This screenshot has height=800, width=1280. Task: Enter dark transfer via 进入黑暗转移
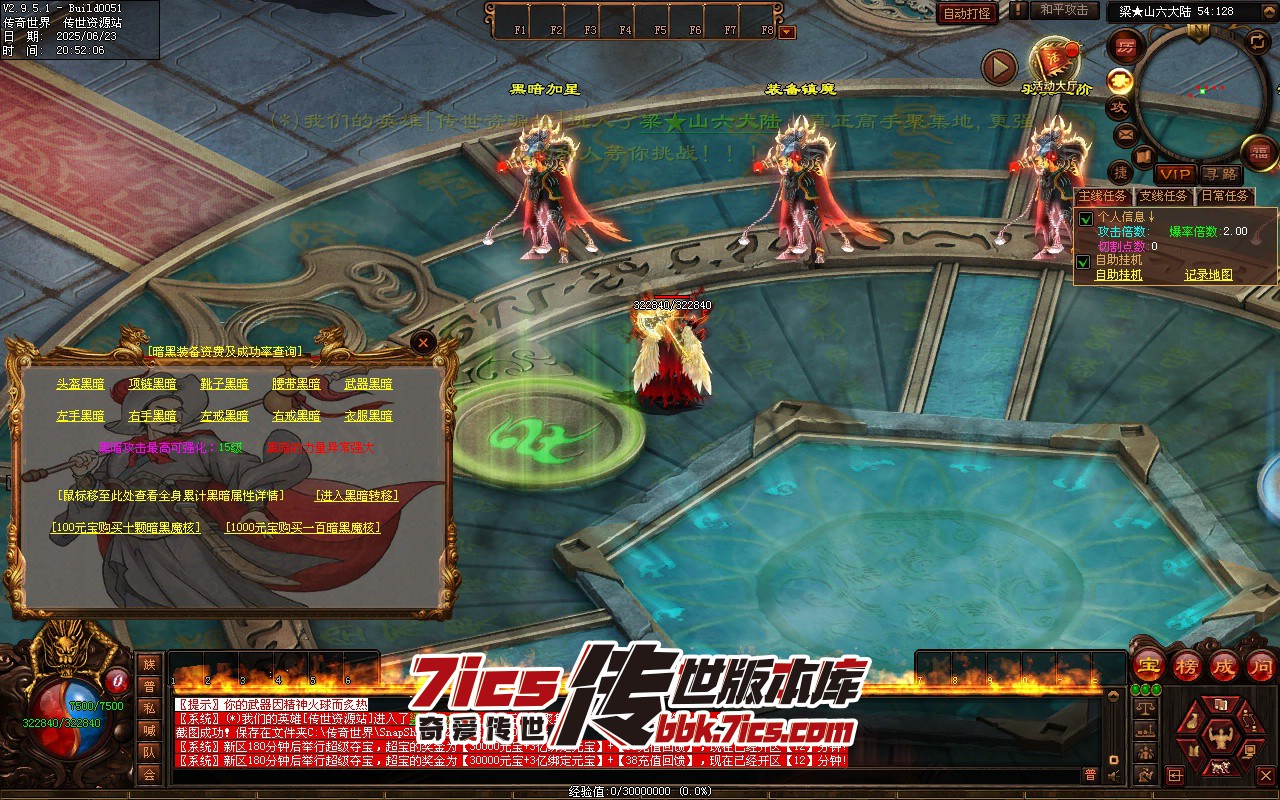(x=356, y=496)
